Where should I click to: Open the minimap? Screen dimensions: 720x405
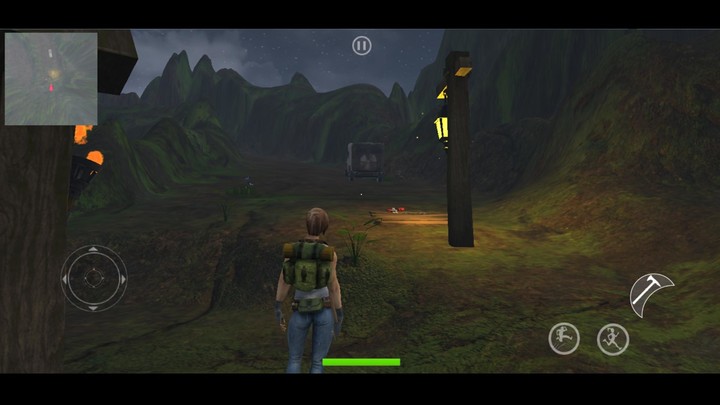pyautogui.click(x=51, y=79)
